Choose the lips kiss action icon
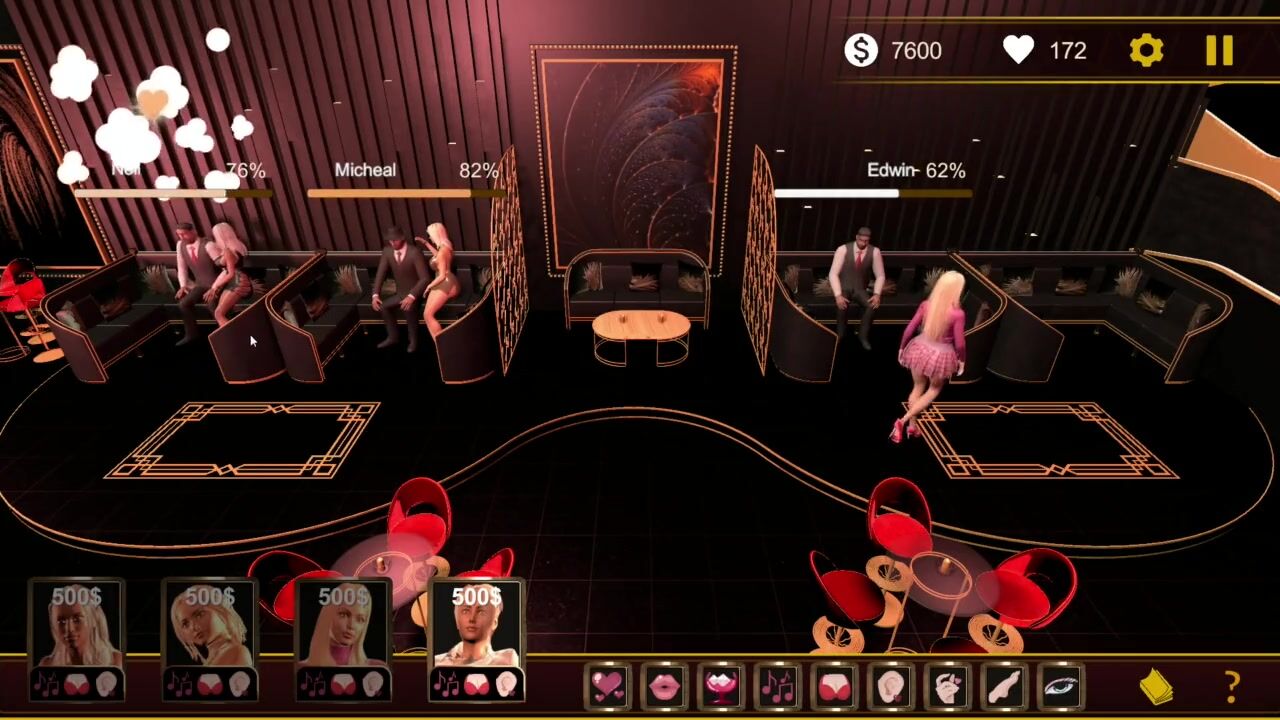 pos(665,687)
